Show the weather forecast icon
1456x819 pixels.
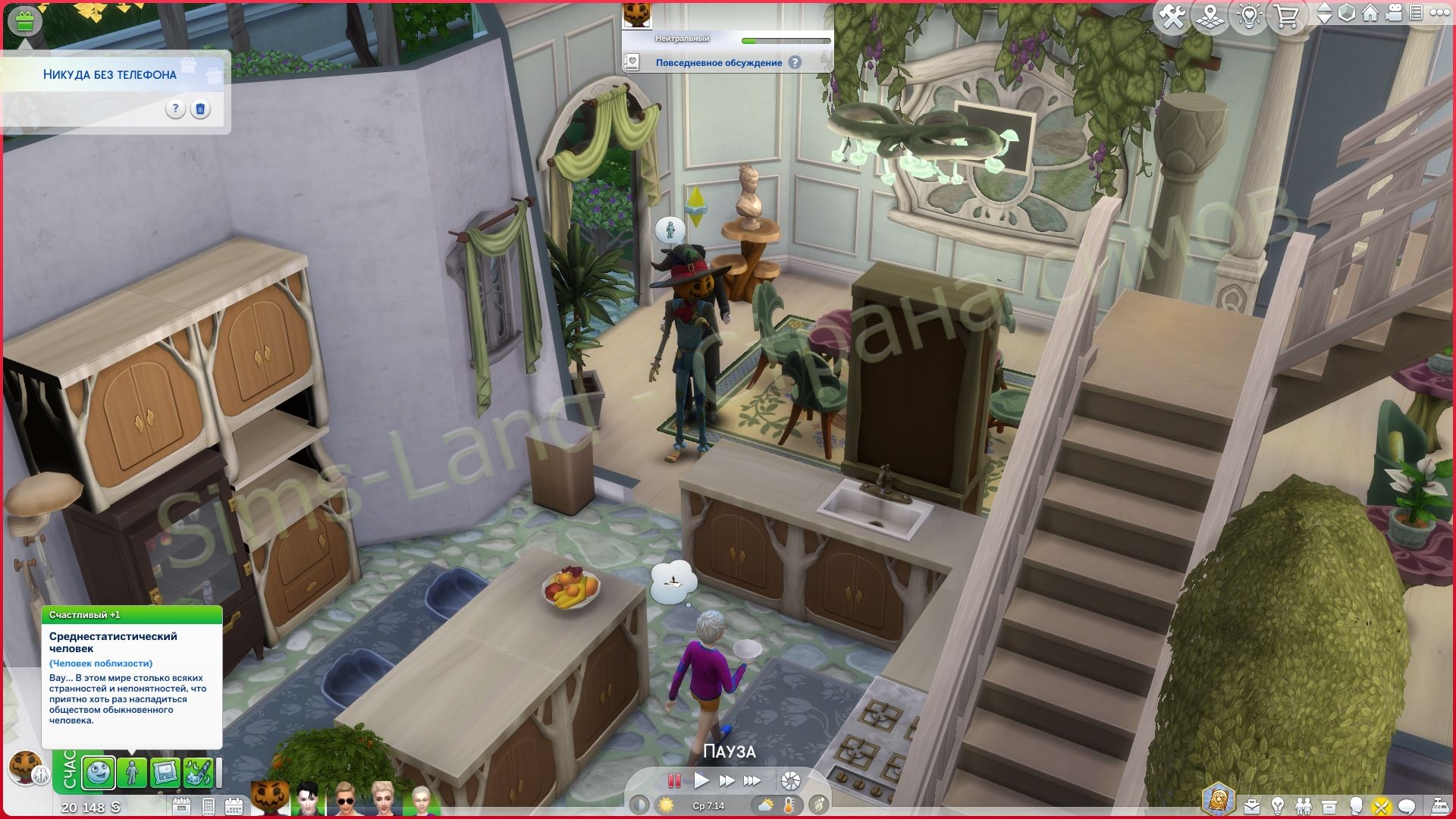pos(766,805)
